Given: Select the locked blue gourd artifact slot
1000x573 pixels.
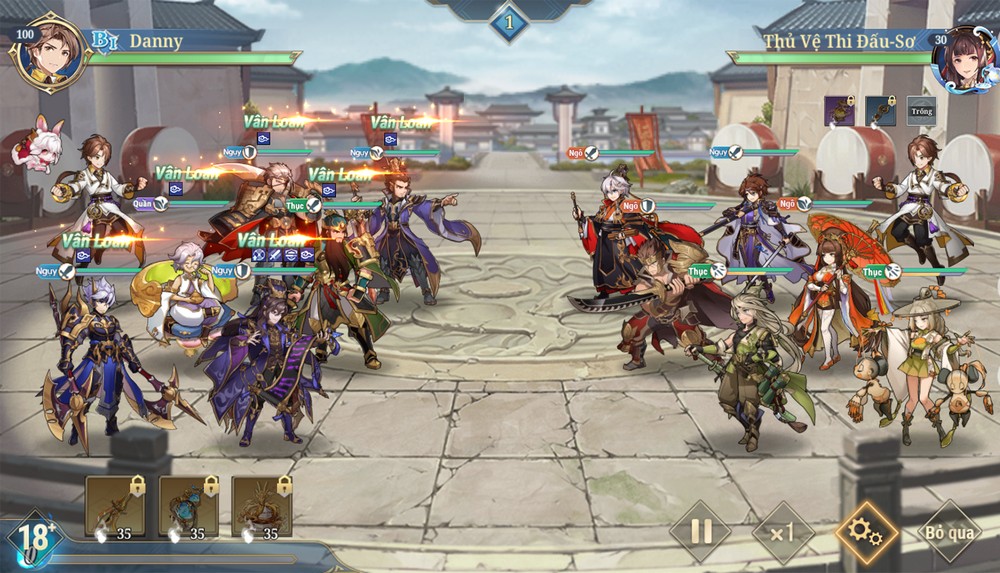Looking at the screenshot, I should [188, 506].
